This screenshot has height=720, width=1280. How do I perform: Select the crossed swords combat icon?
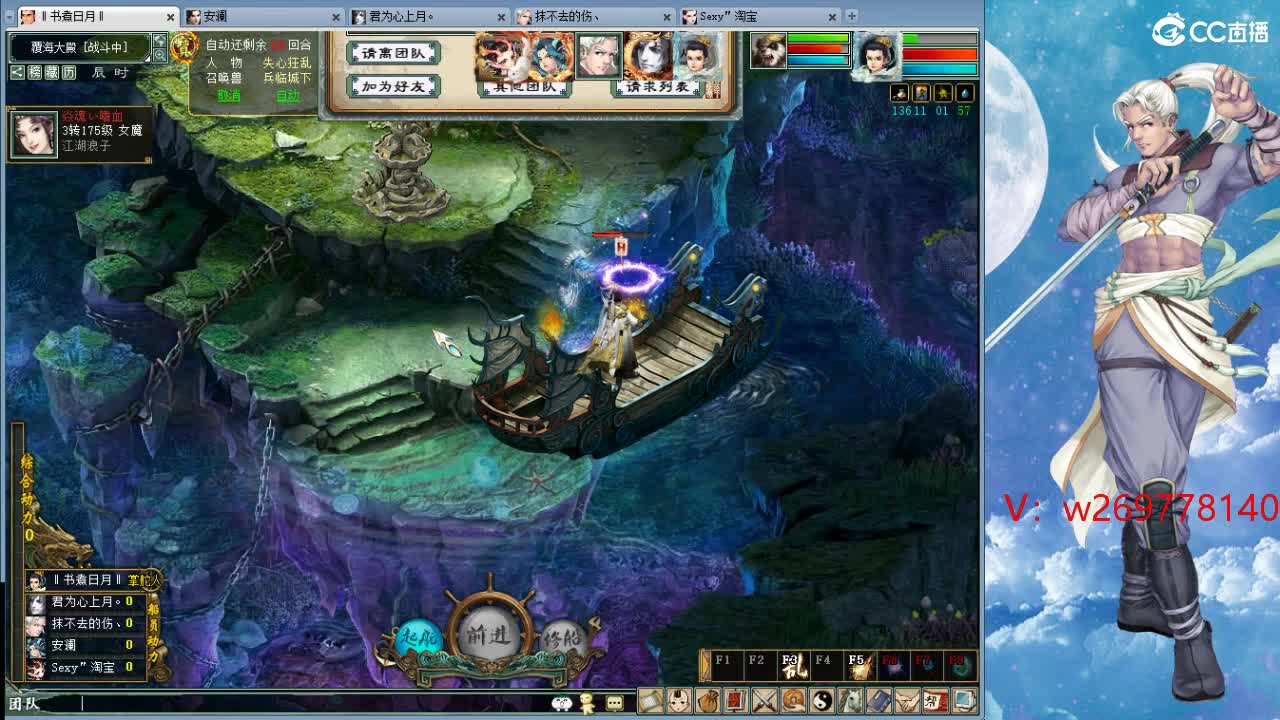pos(764,702)
